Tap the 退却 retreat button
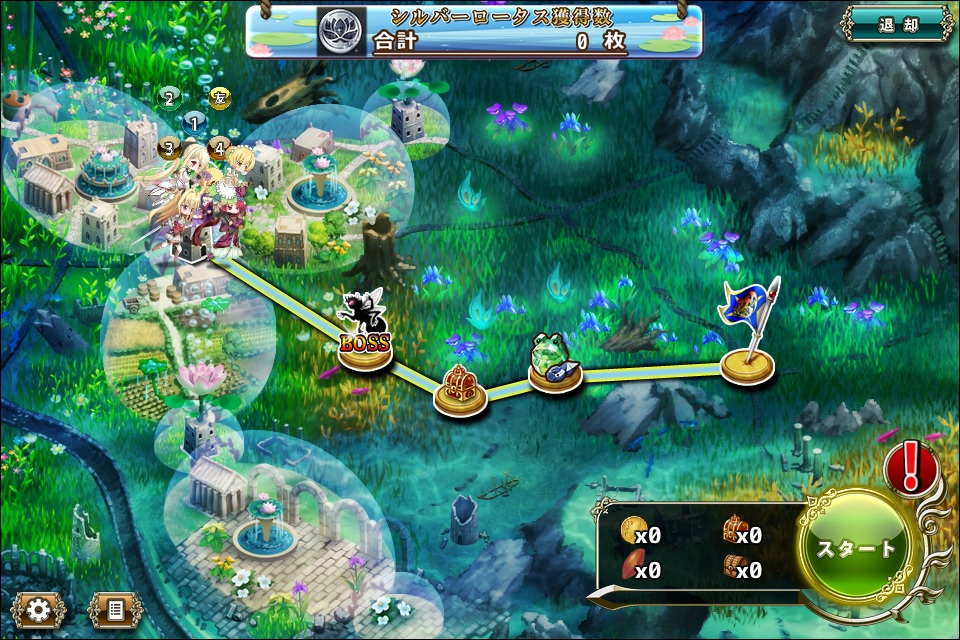 tap(897, 25)
